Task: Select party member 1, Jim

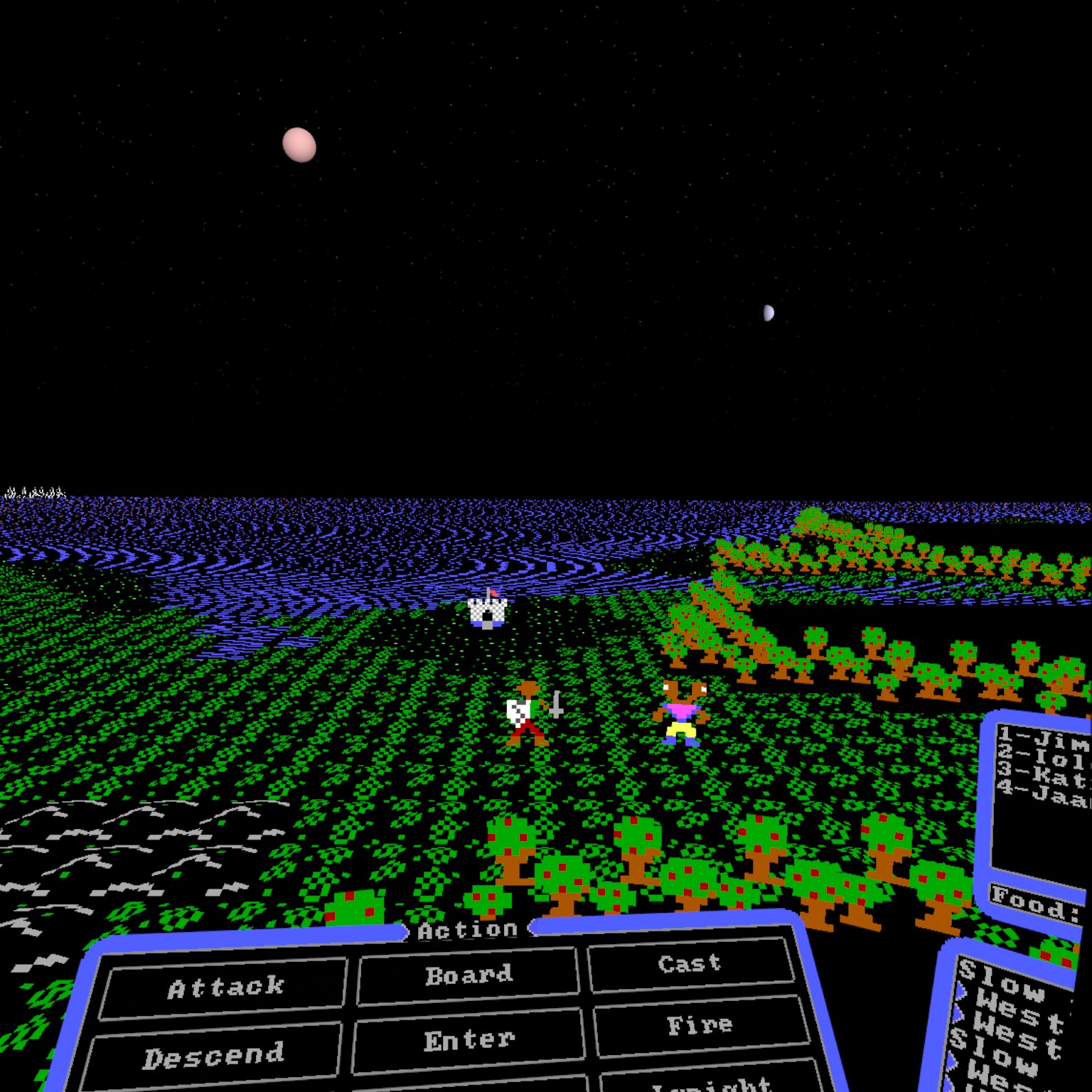Action: point(1044,741)
